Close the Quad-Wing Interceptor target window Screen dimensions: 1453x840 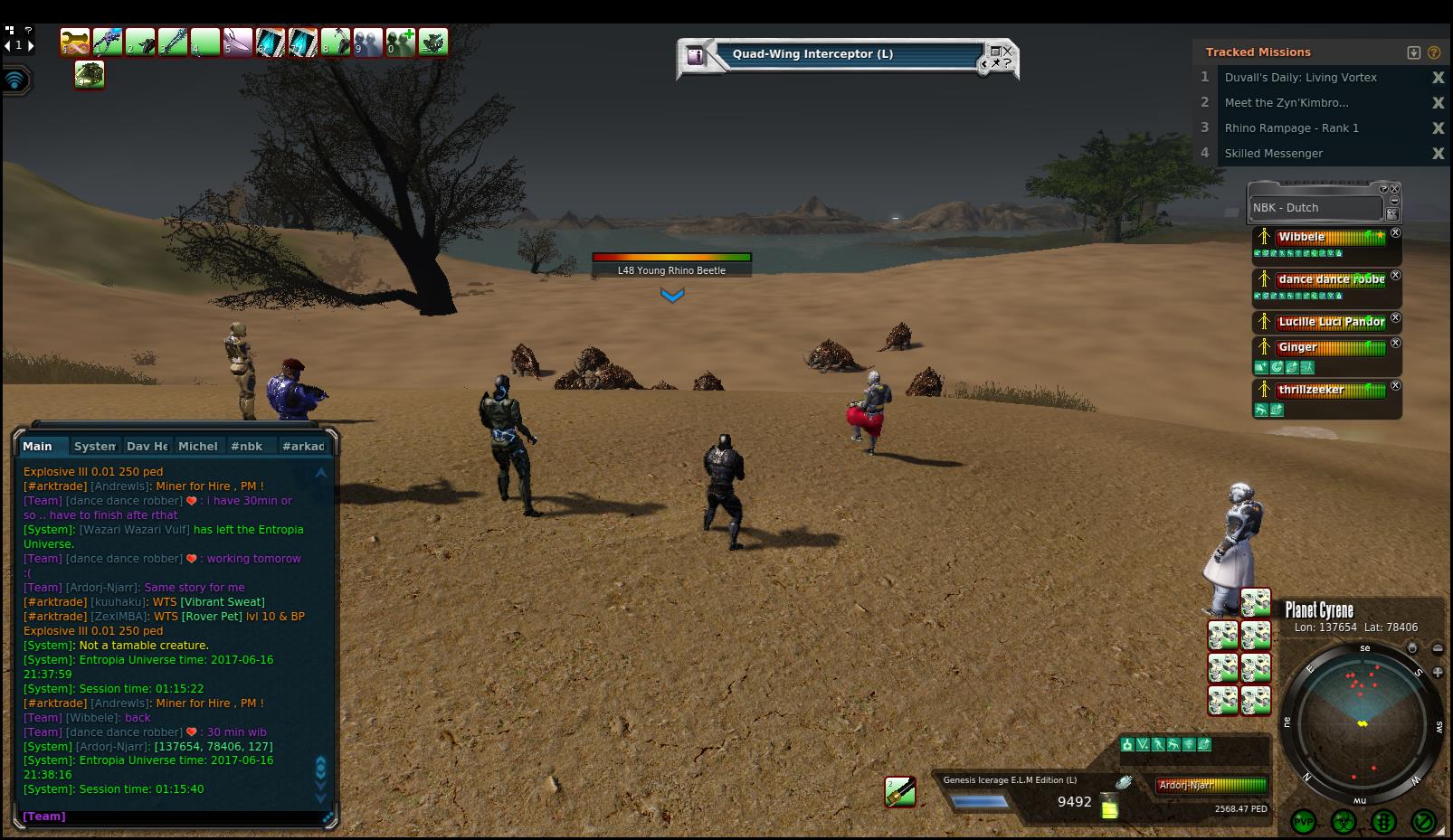point(1007,52)
